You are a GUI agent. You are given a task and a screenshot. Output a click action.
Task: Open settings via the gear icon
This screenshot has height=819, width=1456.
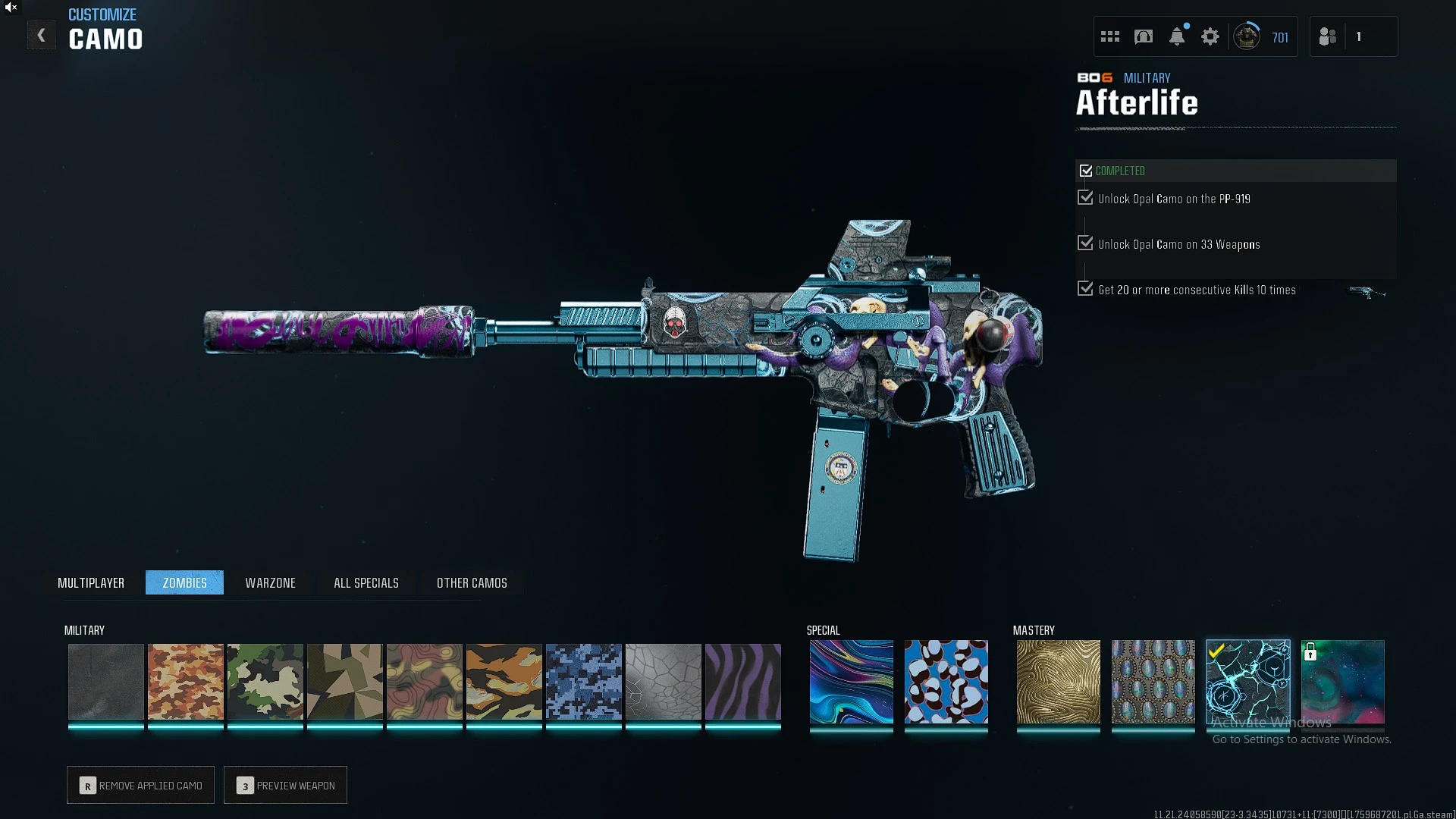(1210, 36)
